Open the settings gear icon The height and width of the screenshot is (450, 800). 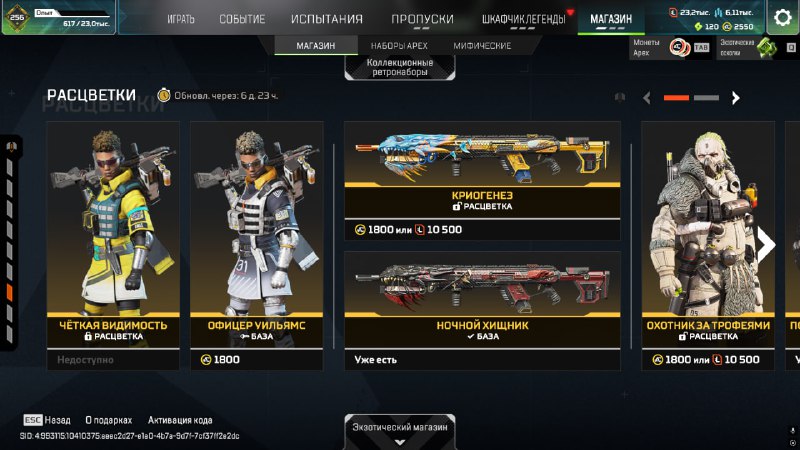click(x=783, y=17)
